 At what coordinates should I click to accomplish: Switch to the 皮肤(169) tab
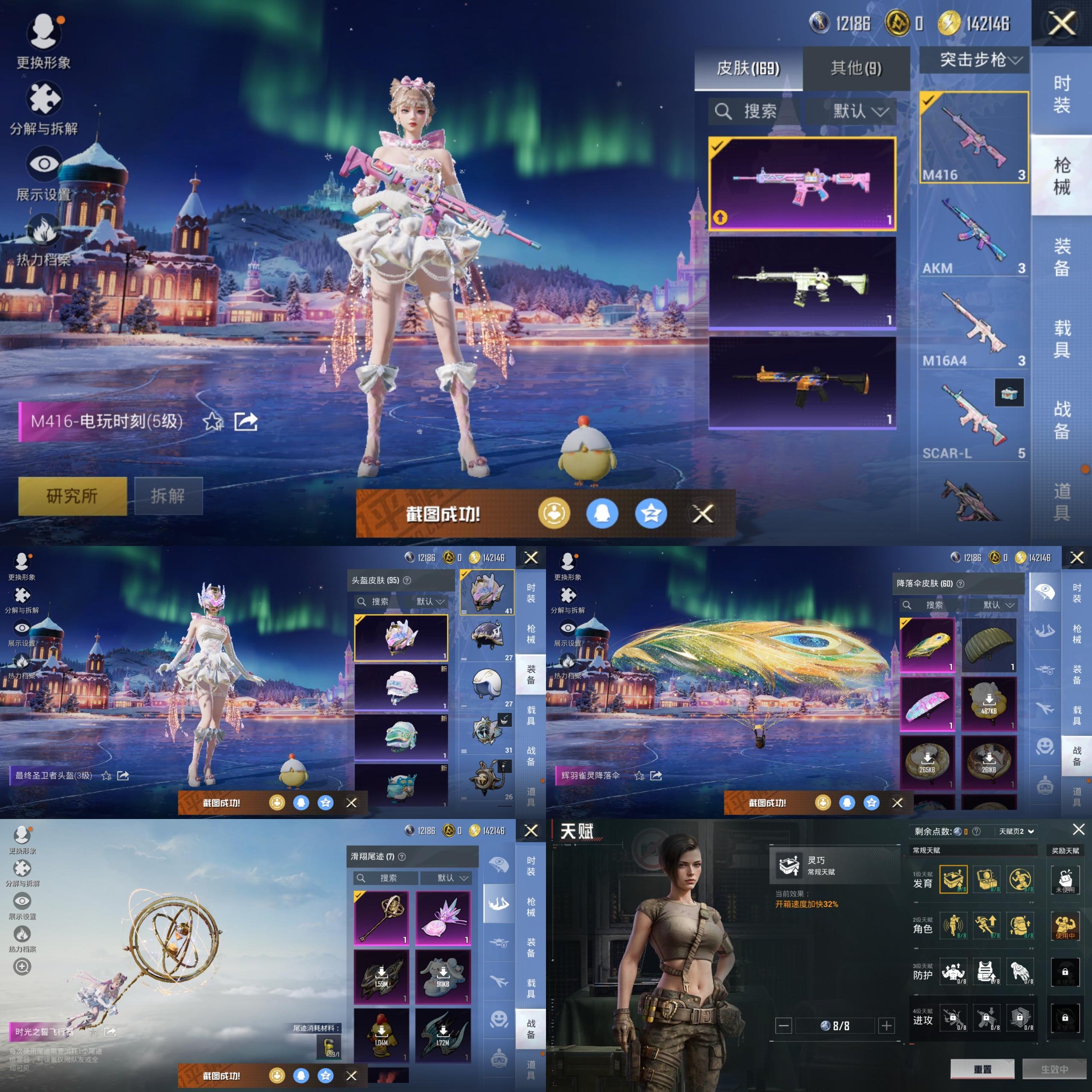[x=748, y=68]
